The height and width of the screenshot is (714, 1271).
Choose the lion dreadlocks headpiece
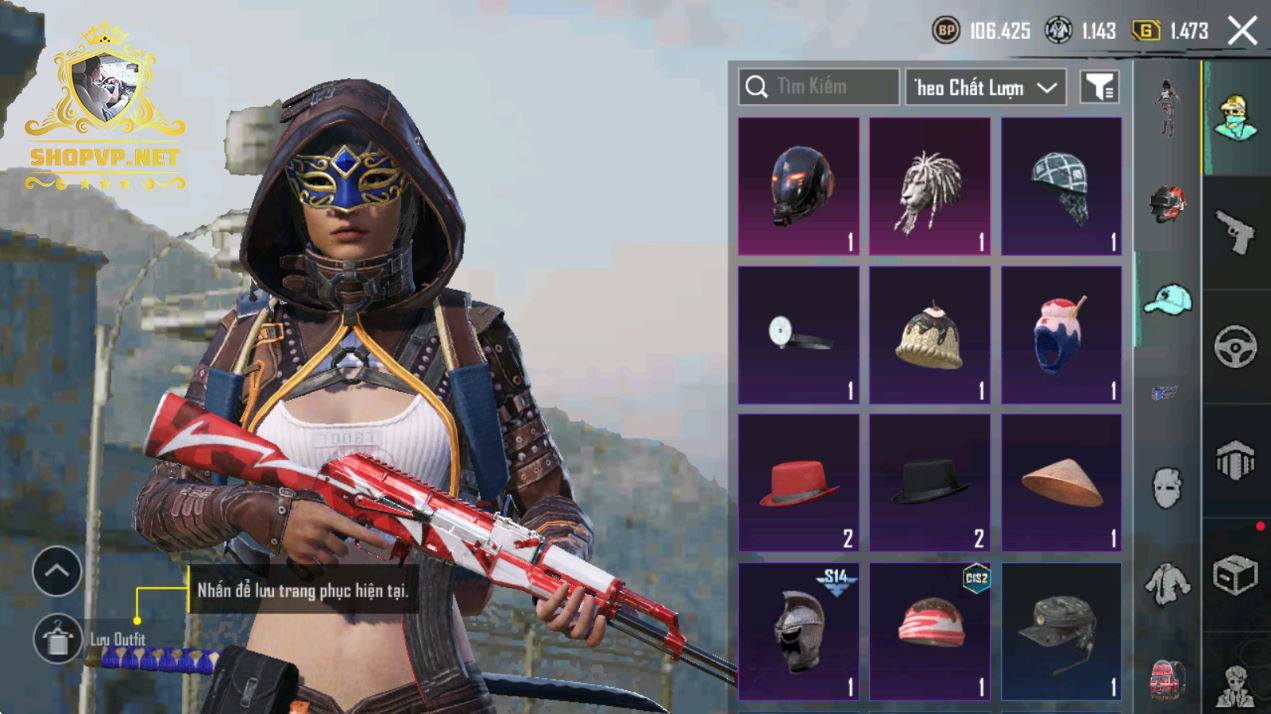click(929, 186)
